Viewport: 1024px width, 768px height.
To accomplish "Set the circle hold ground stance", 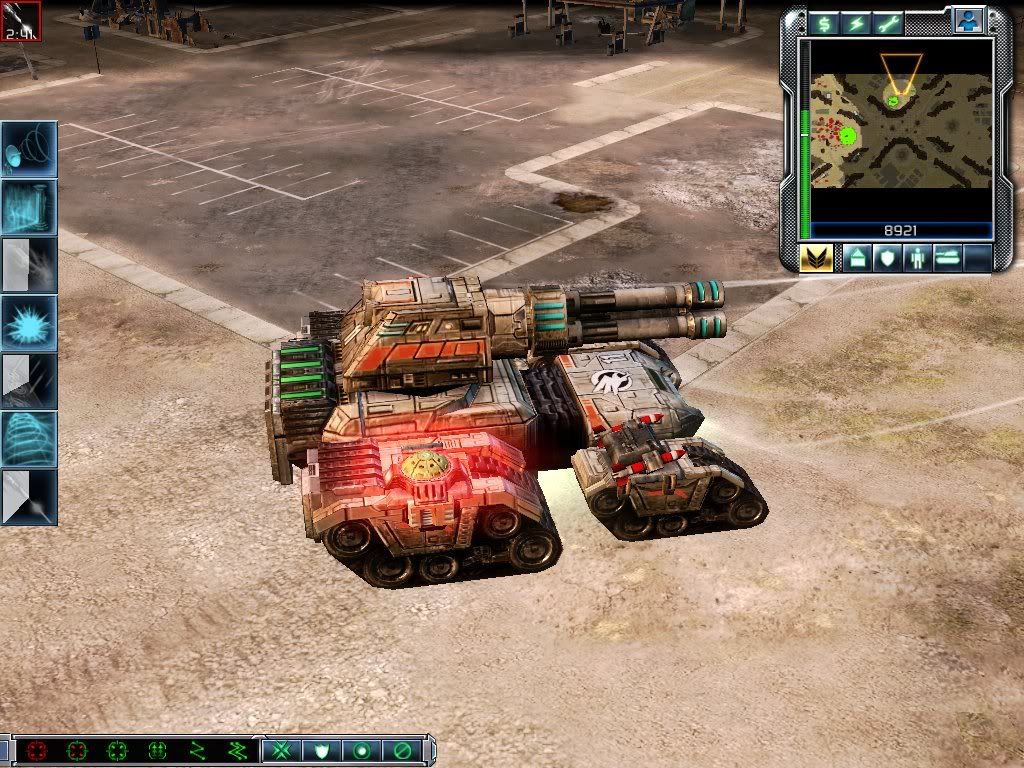I will click(x=361, y=750).
